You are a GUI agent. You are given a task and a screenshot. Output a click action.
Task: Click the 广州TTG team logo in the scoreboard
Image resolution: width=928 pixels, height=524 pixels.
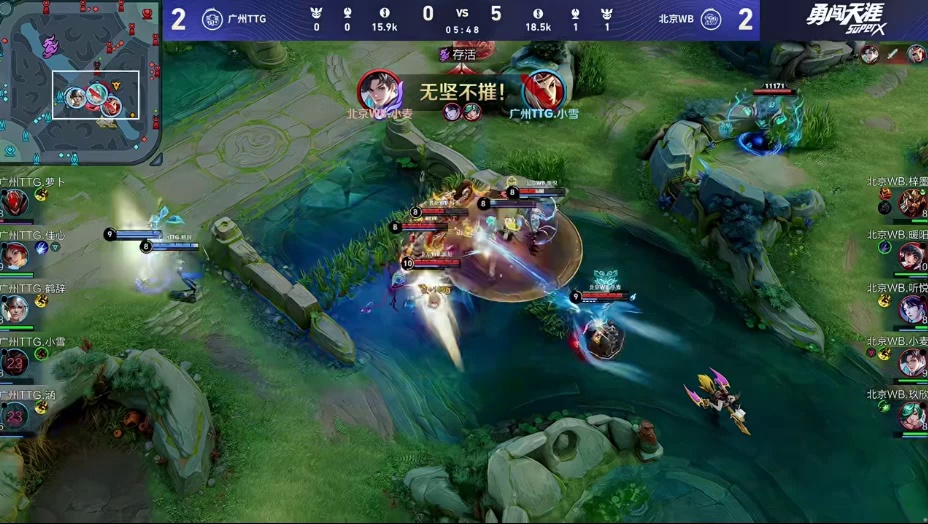(212, 19)
